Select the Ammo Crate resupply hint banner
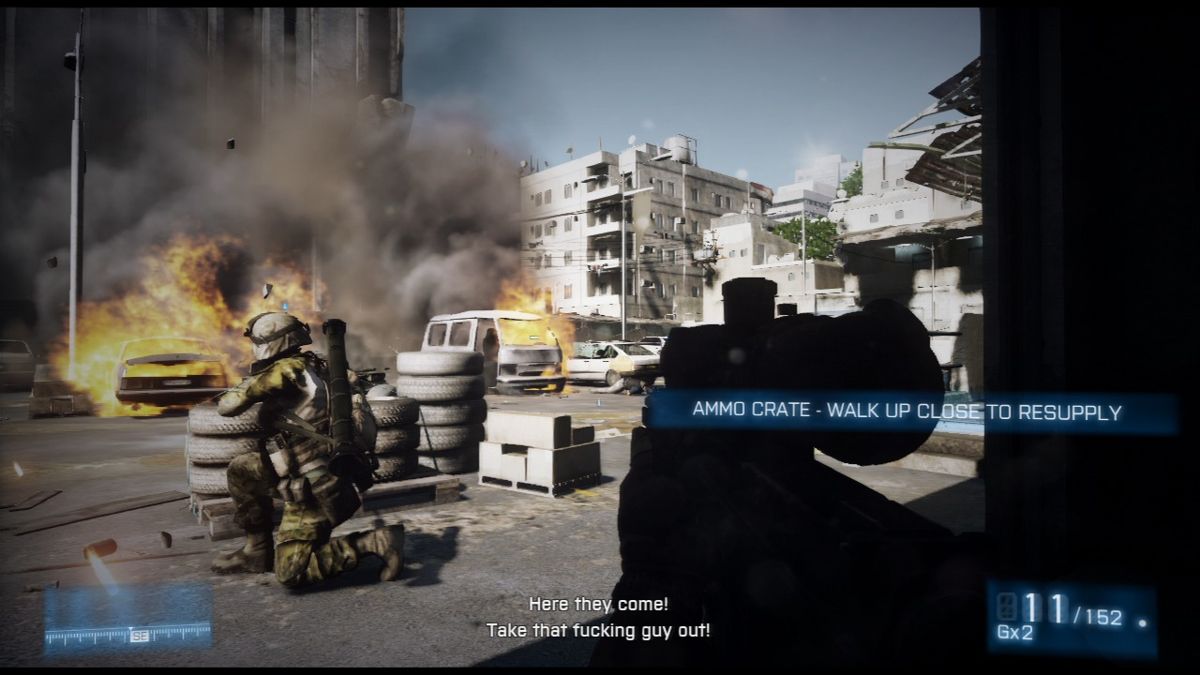1200x675 pixels. 908,412
